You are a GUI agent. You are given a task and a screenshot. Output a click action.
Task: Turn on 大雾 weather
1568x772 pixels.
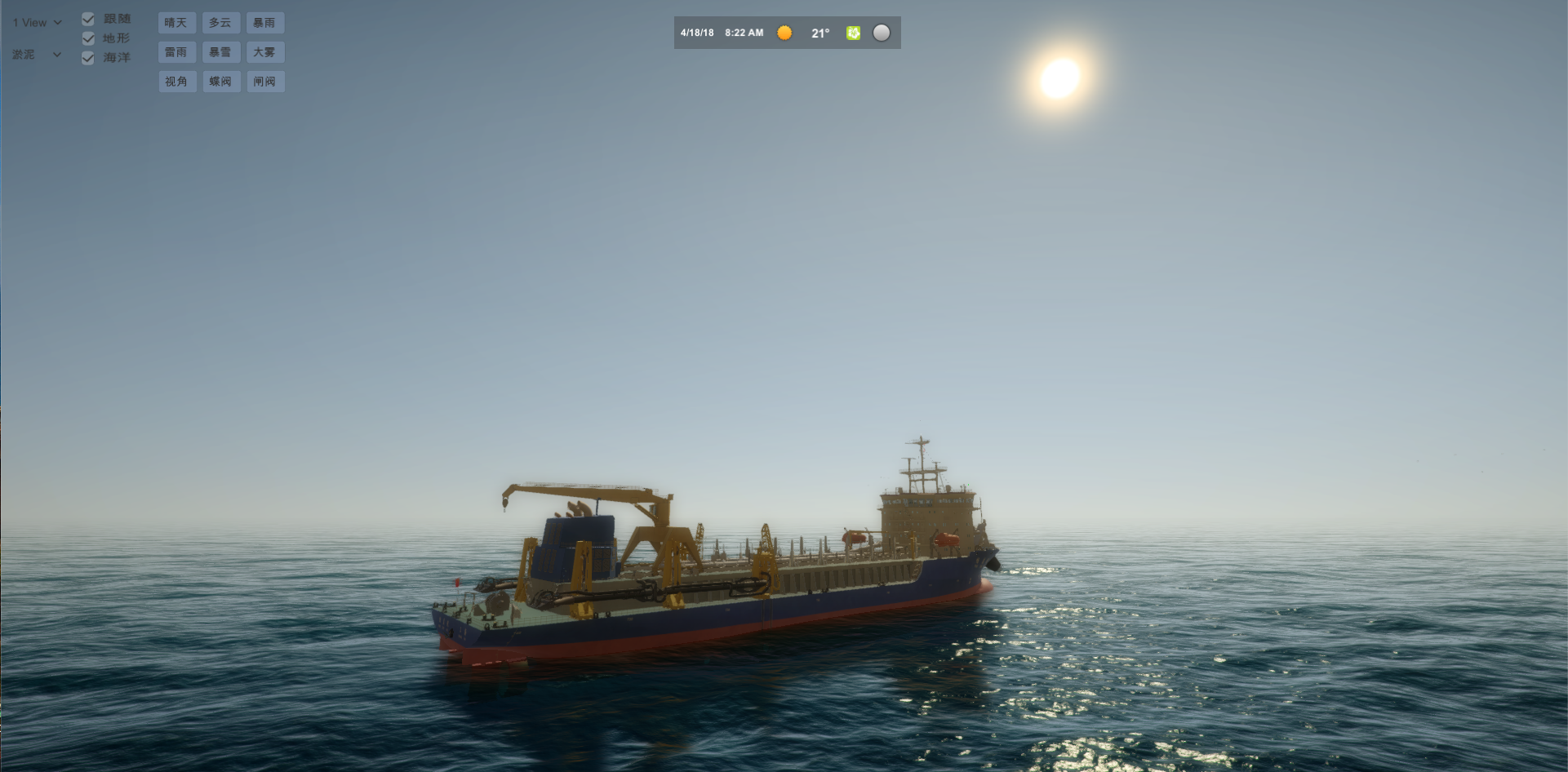[x=264, y=52]
